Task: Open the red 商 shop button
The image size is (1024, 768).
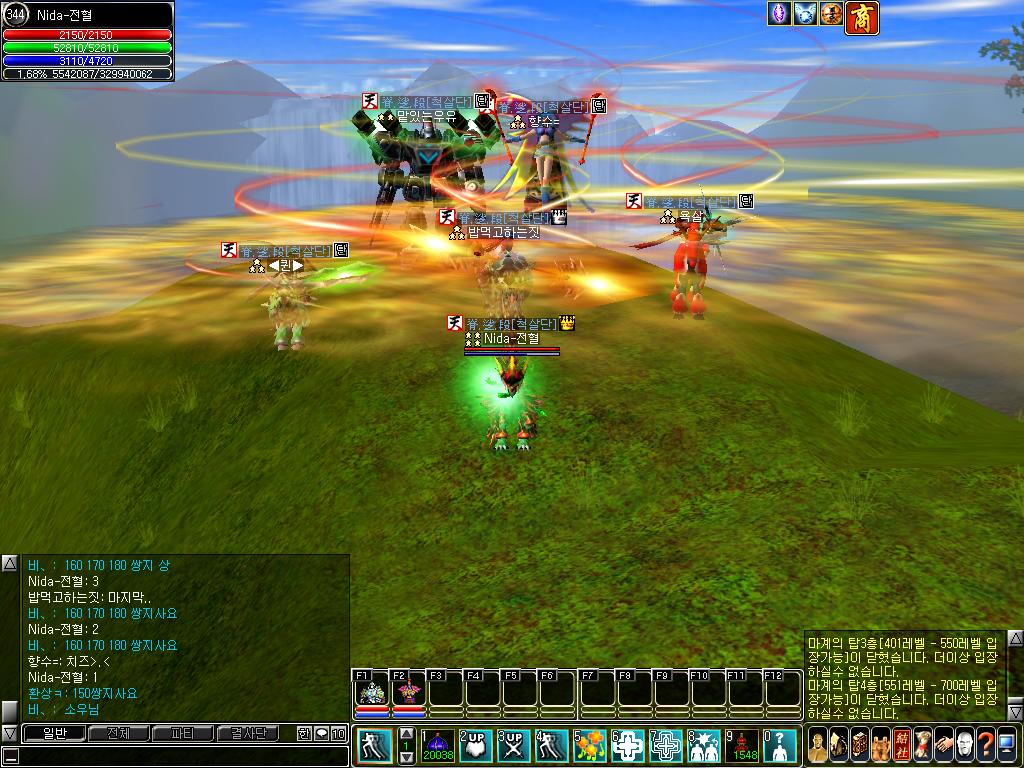Action: 862,17
